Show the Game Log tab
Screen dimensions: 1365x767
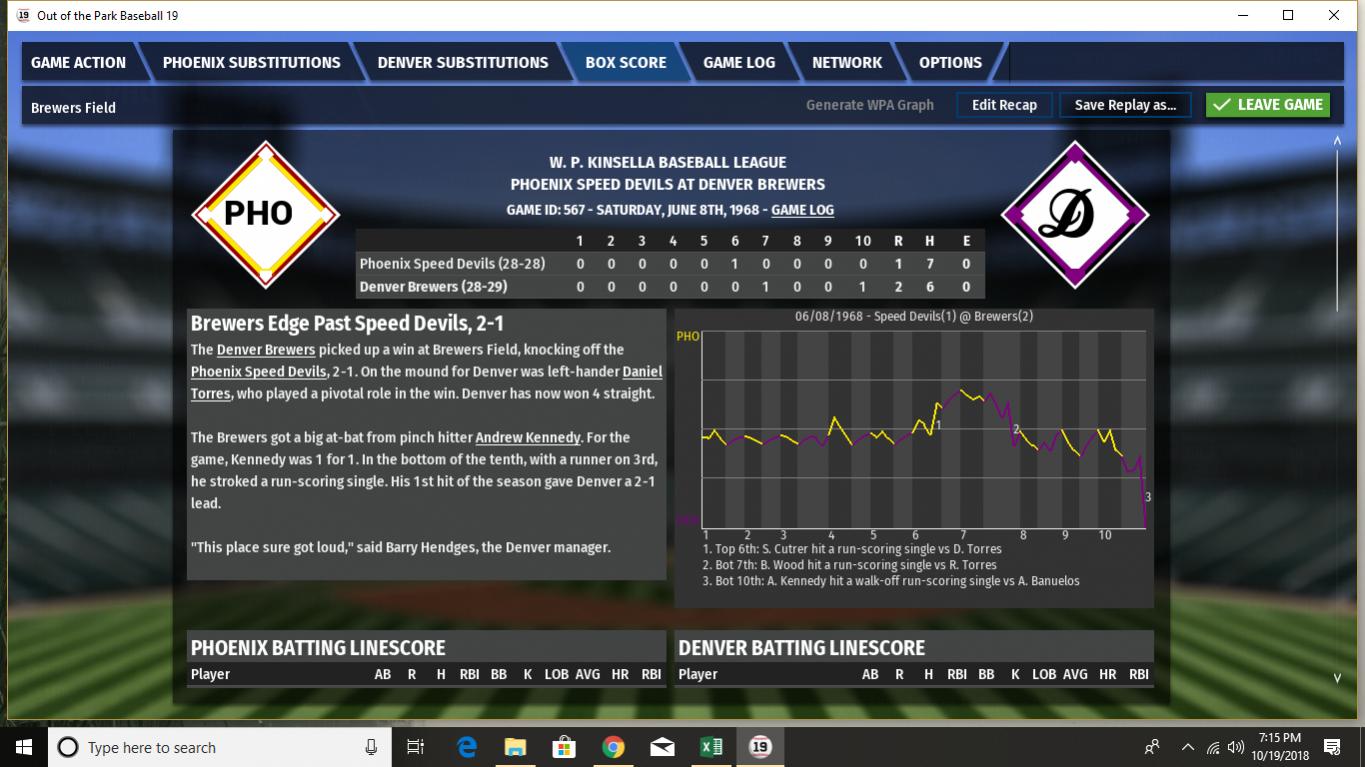tap(738, 62)
